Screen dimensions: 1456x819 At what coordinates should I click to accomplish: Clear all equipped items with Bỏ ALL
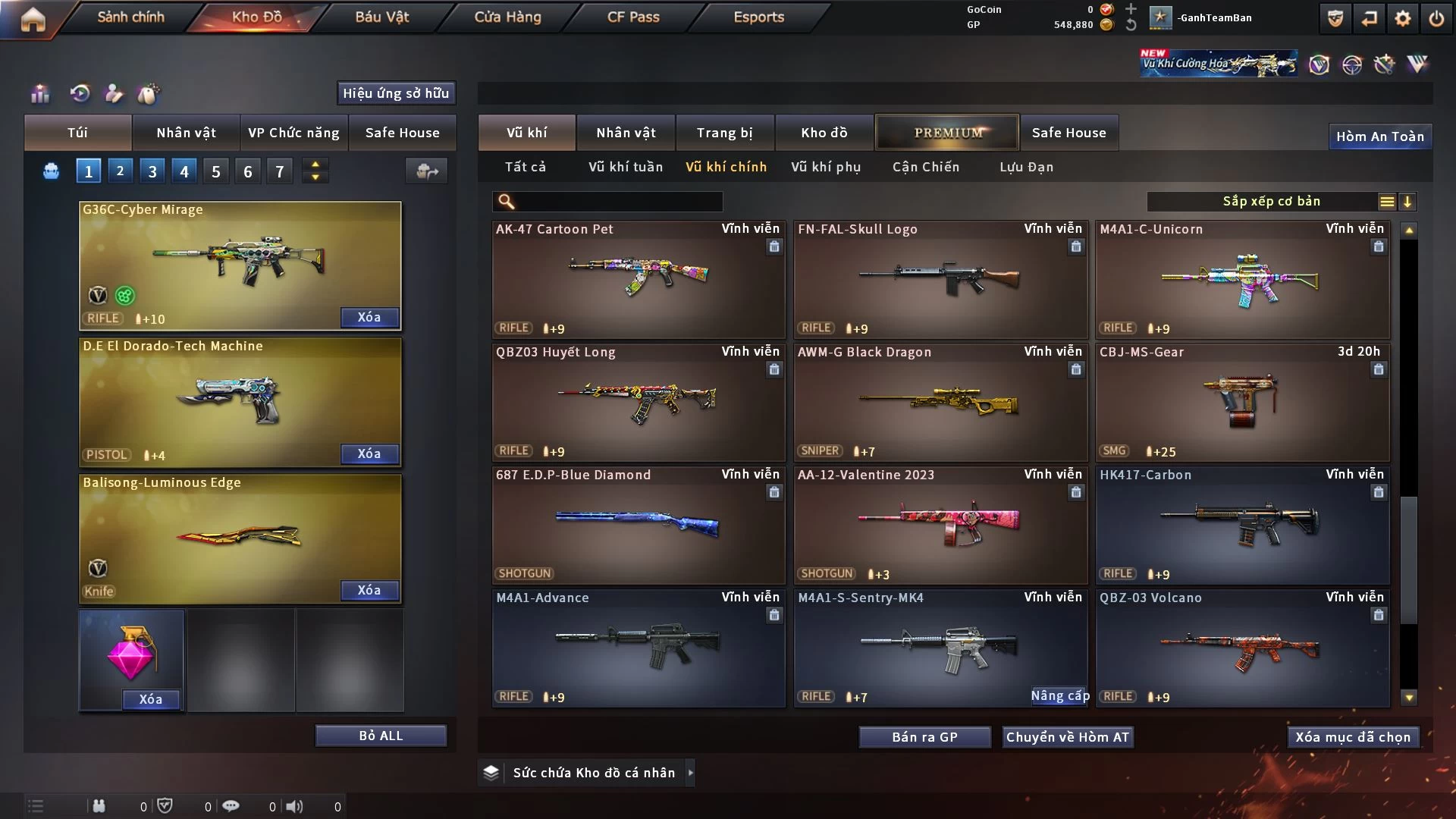click(381, 736)
